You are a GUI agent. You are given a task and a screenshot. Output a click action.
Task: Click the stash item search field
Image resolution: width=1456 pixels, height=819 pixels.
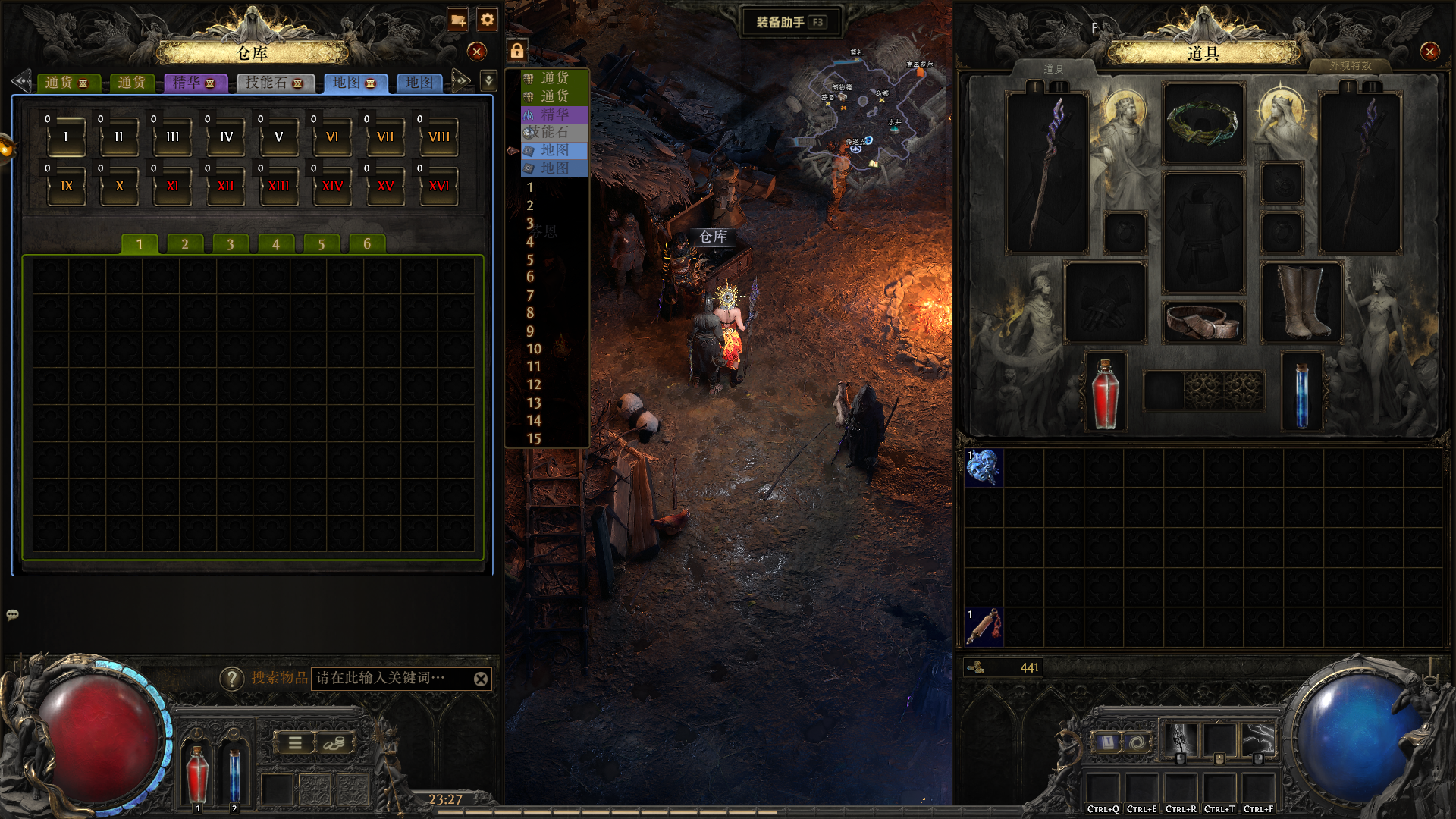(x=391, y=679)
